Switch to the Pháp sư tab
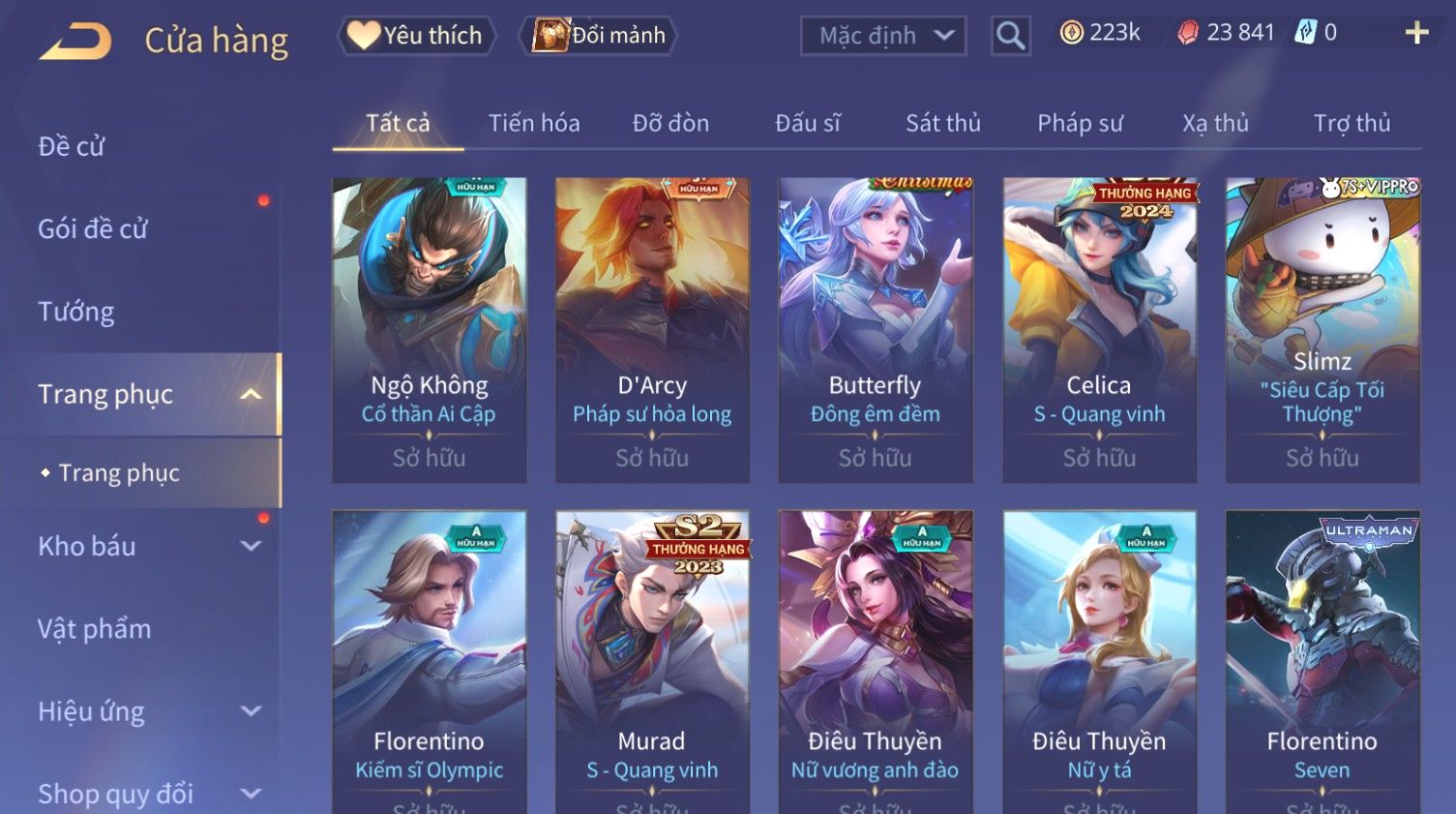This screenshot has height=814, width=1456. pyautogui.click(x=1080, y=123)
